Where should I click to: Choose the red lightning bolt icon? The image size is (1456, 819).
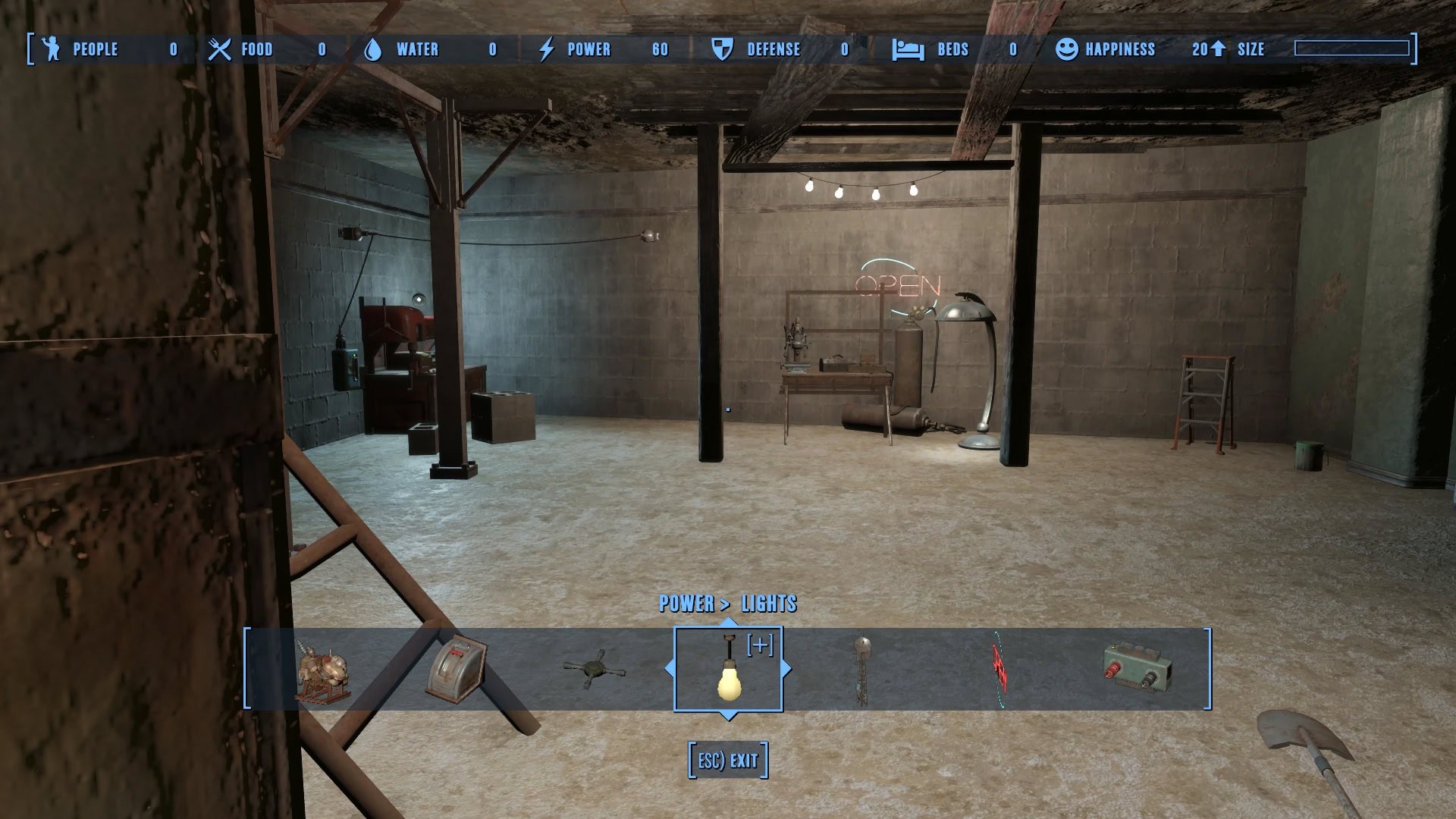[x=999, y=670]
